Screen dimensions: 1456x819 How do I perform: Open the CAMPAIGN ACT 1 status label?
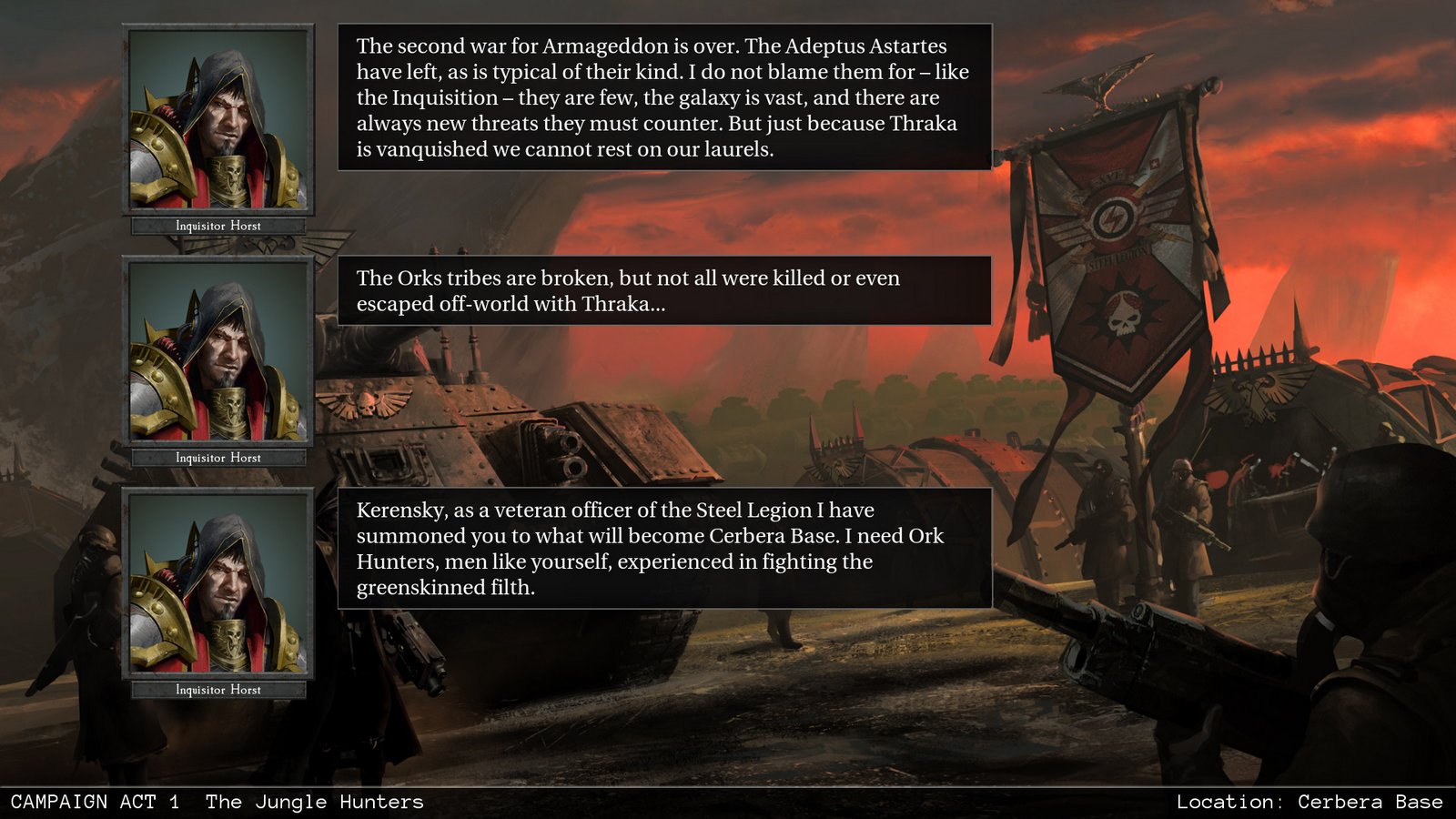click(x=96, y=802)
